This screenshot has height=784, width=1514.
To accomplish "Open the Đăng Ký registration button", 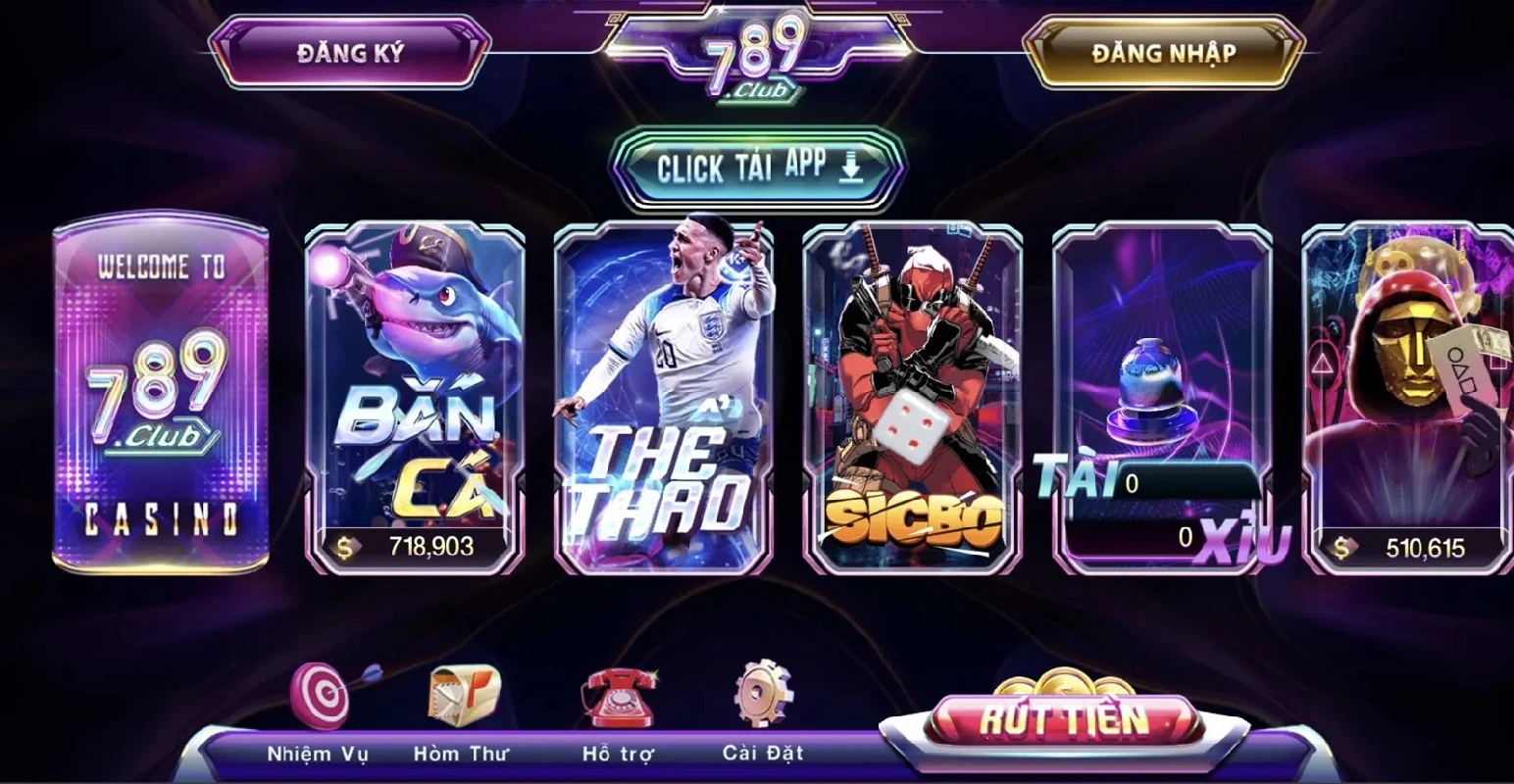I will click(350, 54).
